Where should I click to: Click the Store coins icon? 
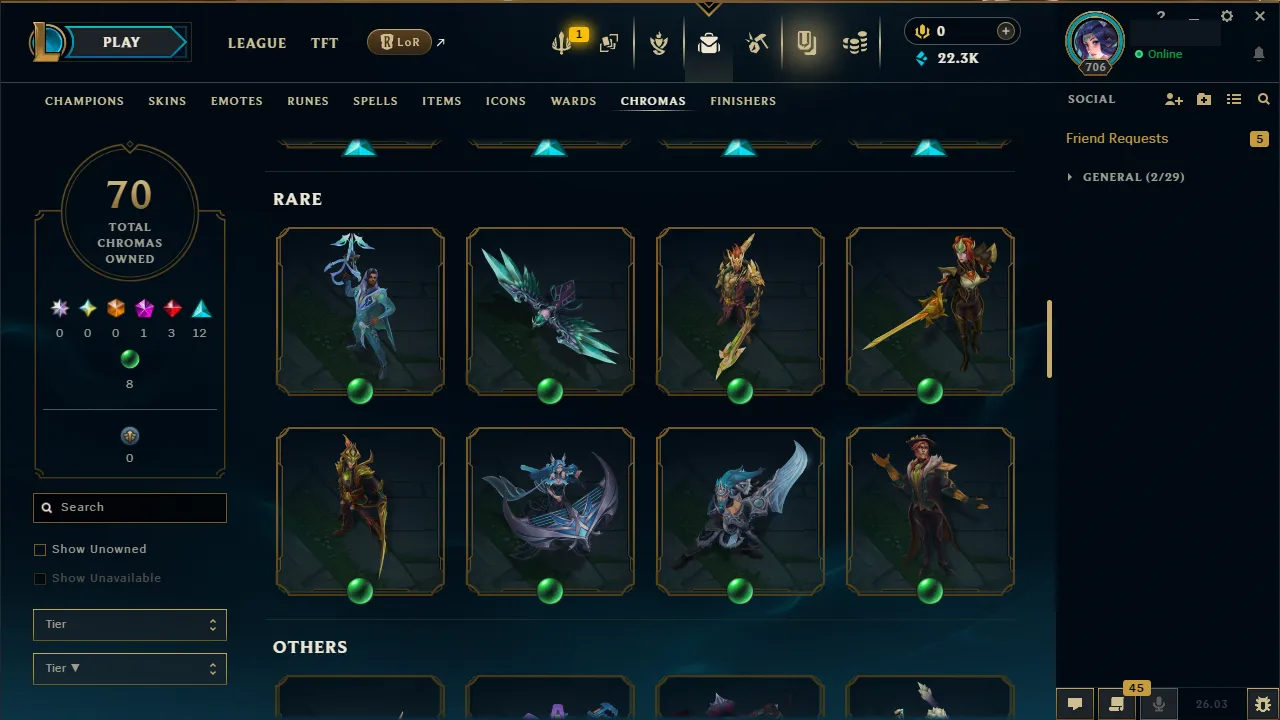click(855, 42)
